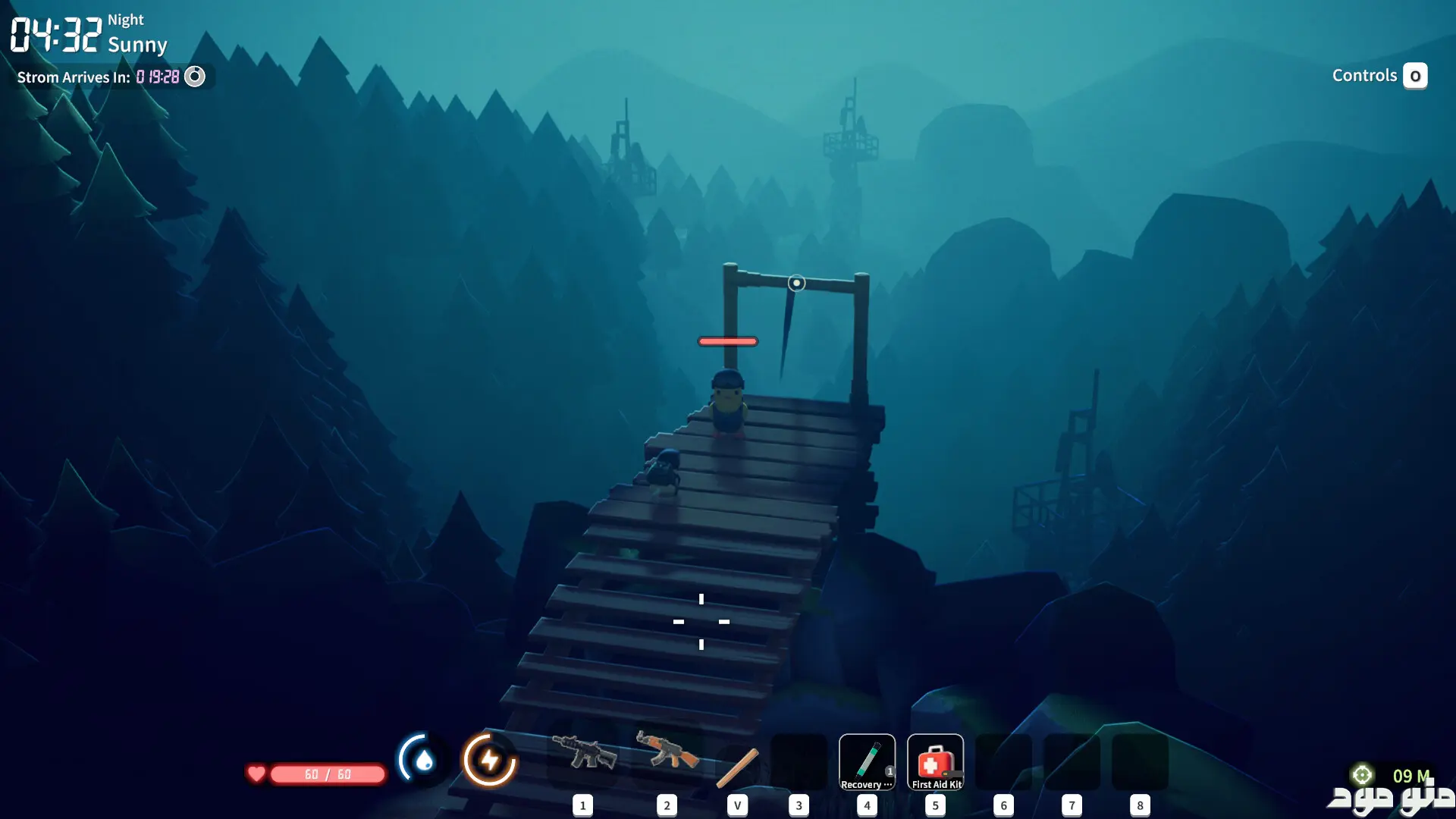Click the storm arrival circle icon

pyautogui.click(x=195, y=77)
